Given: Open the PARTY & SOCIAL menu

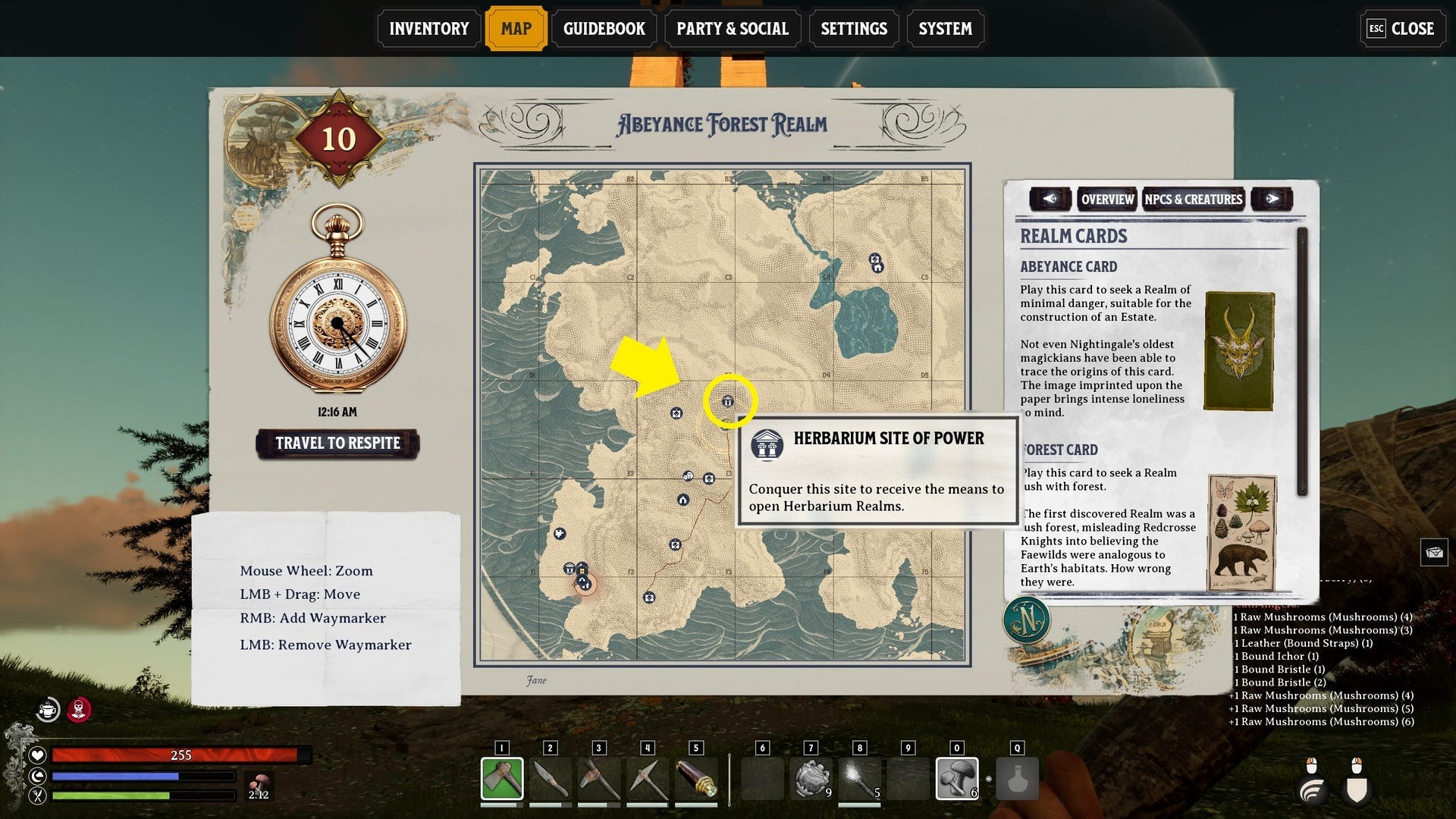Looking at the screenshot, I should click(x=732, y=28).
